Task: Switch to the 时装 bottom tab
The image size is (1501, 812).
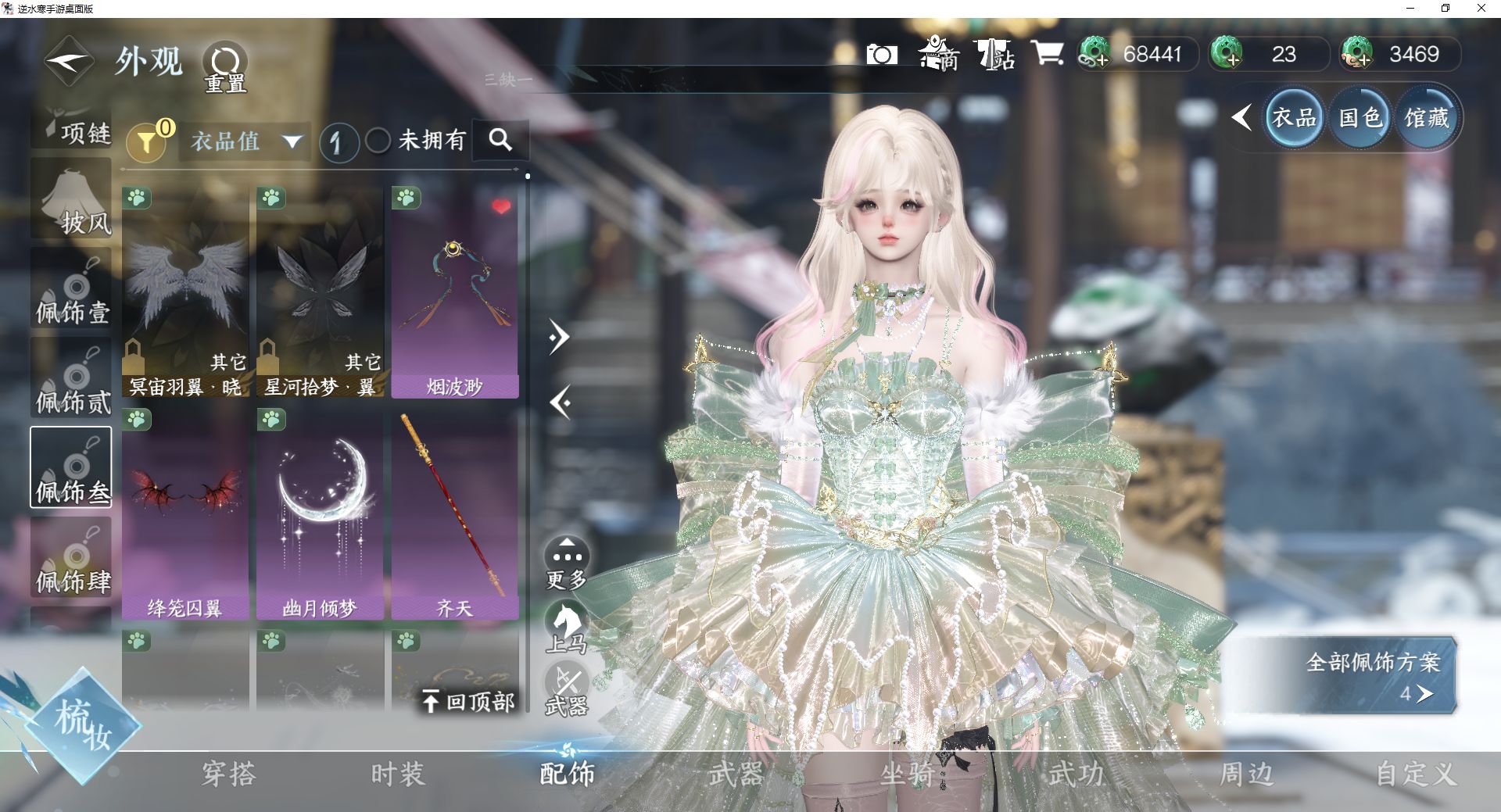Action: pos(398,774)
